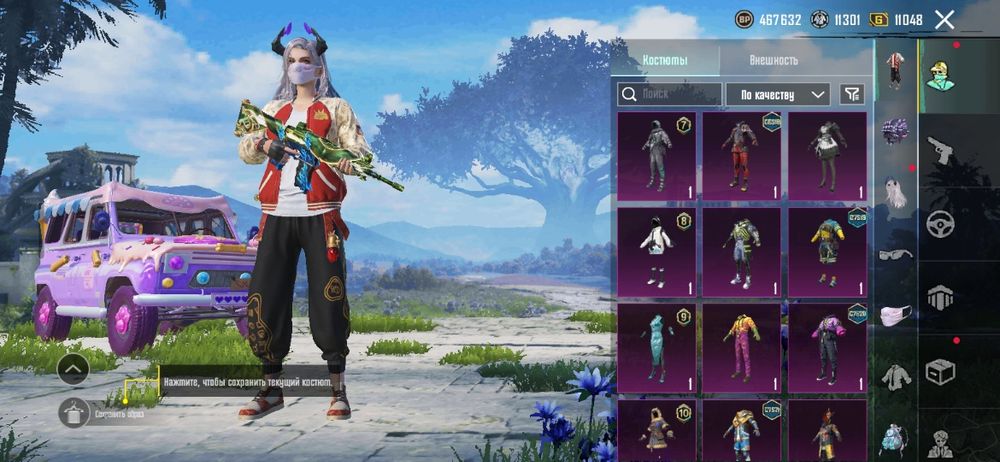Choose the white hoodie costume marked 8
Image resolution: width=1000 pixels, height=462 pixels.
pos(656,251)
